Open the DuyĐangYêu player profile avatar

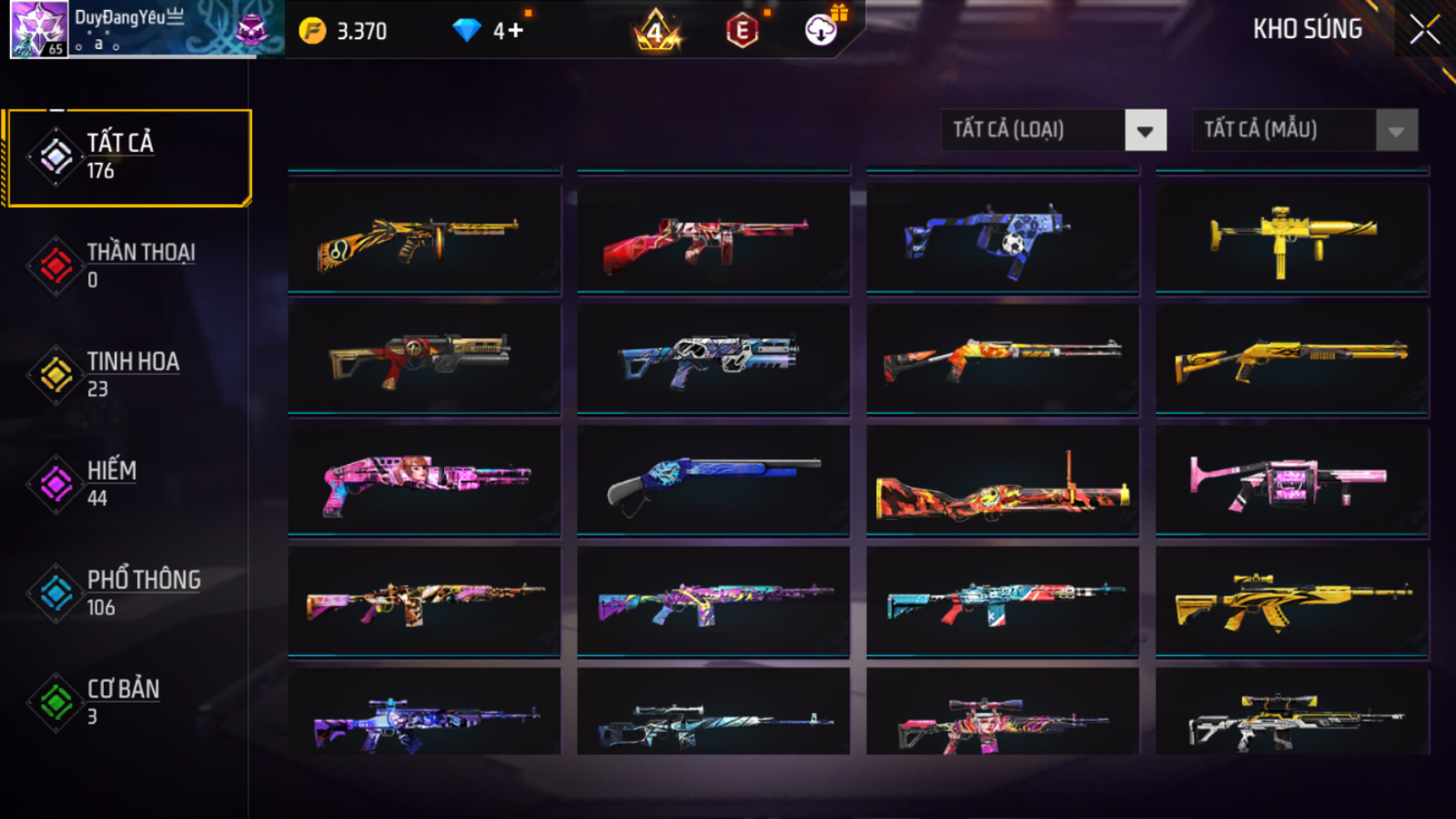pos(38,29)
